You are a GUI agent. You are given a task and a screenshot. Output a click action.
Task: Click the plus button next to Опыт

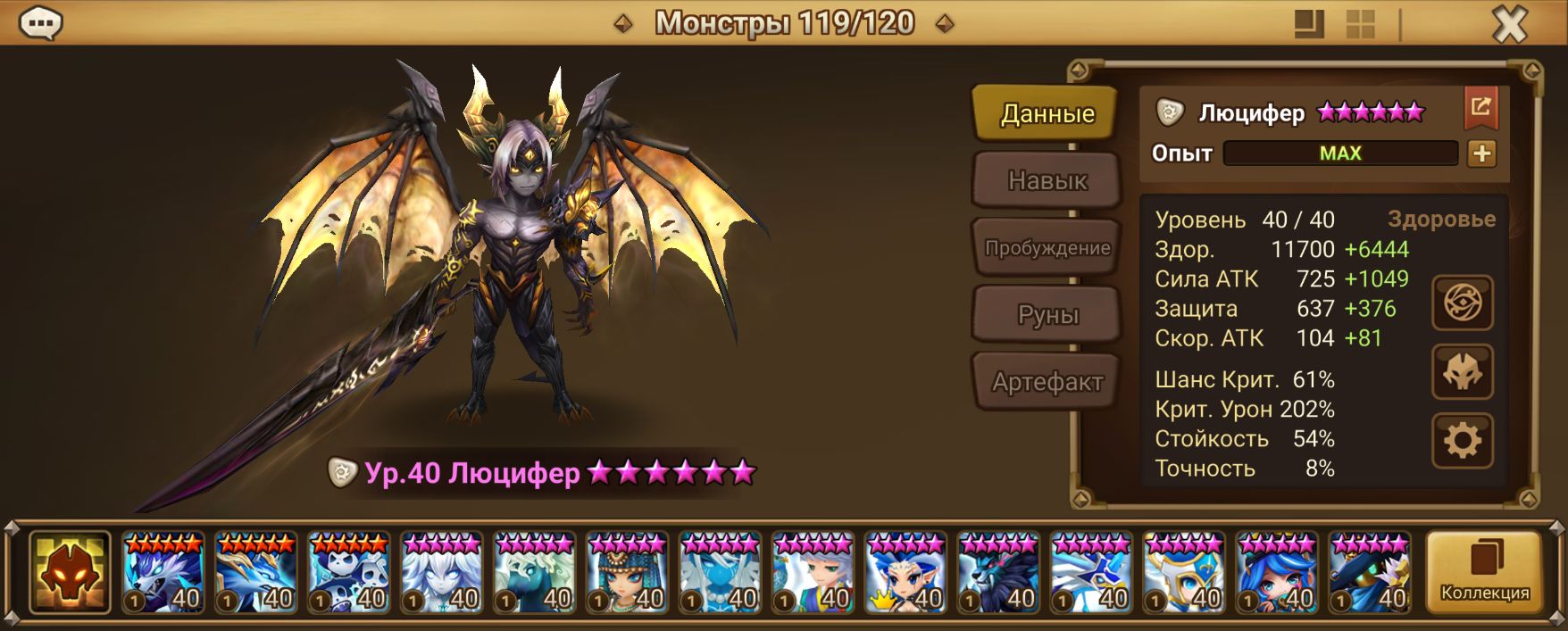click(1481, 154)
